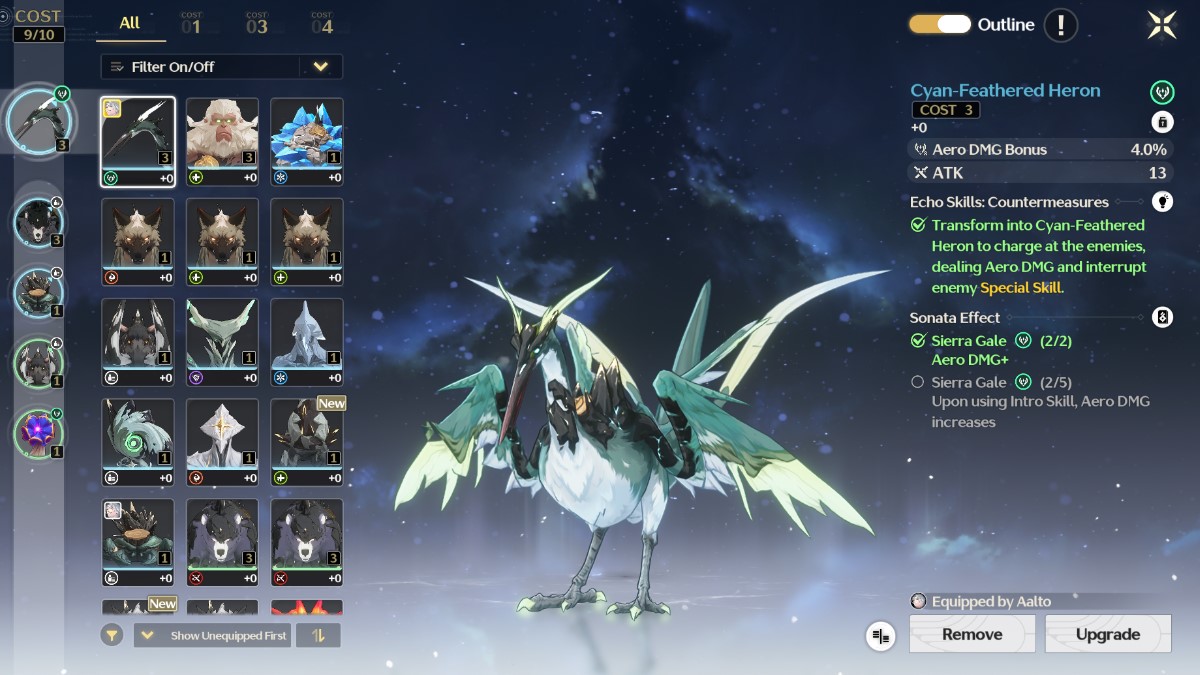Image resolution: width=1200 pixels, height=675 pixels.
Task: Show only Cost 4 echoes
Action: tap(322, 23)
